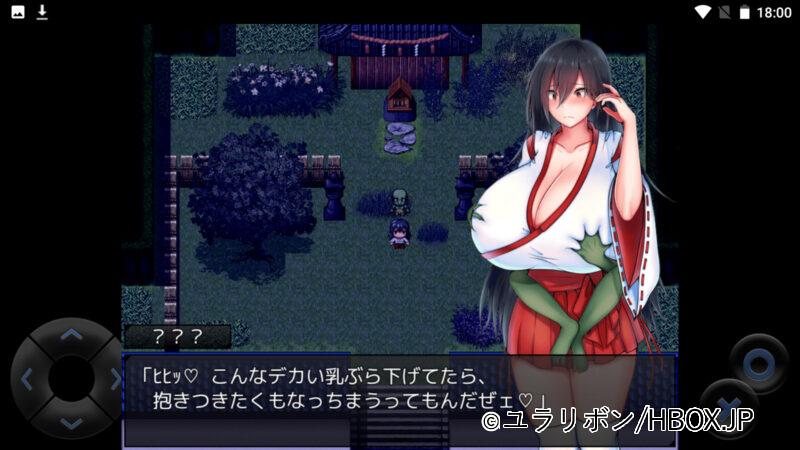This screenshot has width=800, height=450.
Task: Tap the right arrow on the D-pad
Action: 113,379
